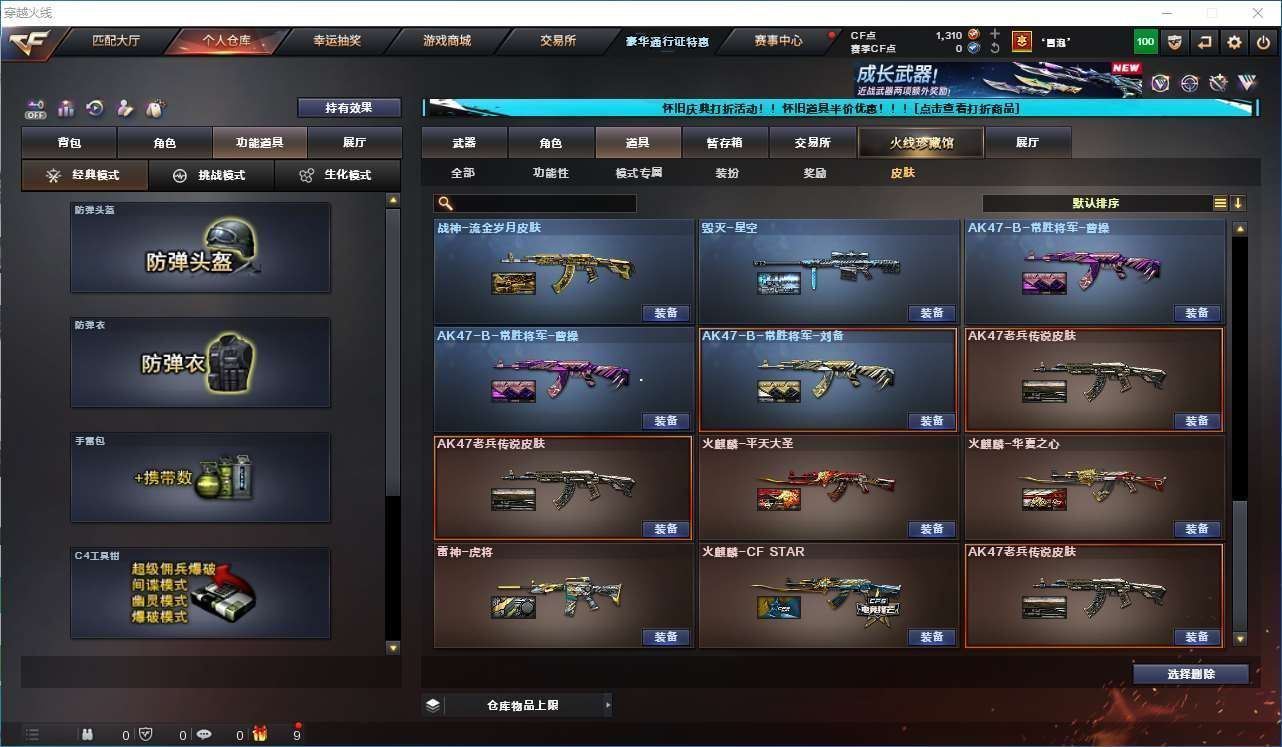Switch to the 武器 weapons tab

click(x=464, y=143)
